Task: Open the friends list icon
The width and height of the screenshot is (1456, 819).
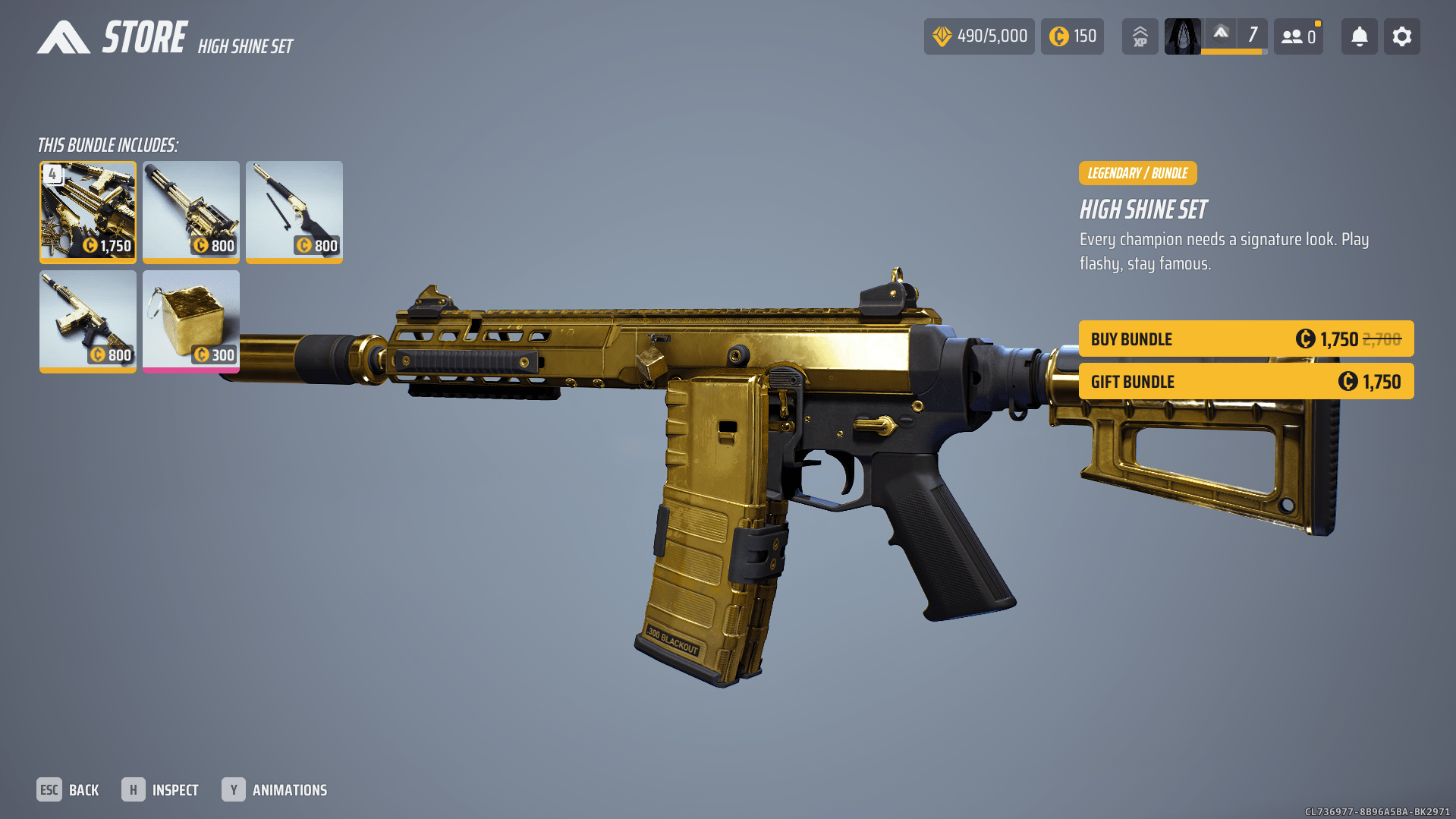Action: (1298, 36)
